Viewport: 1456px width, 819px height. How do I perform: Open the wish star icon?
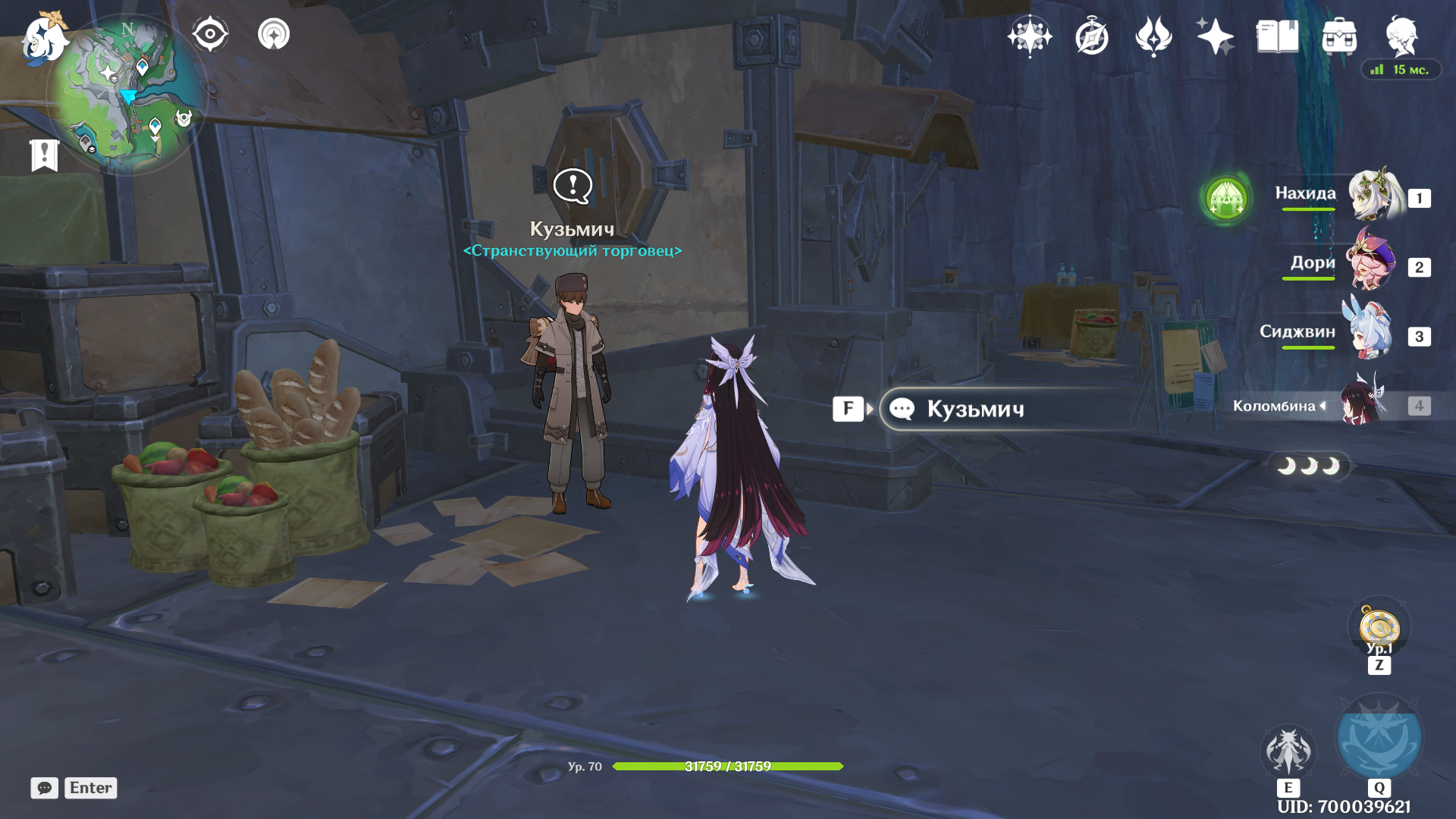[1029, 36]
